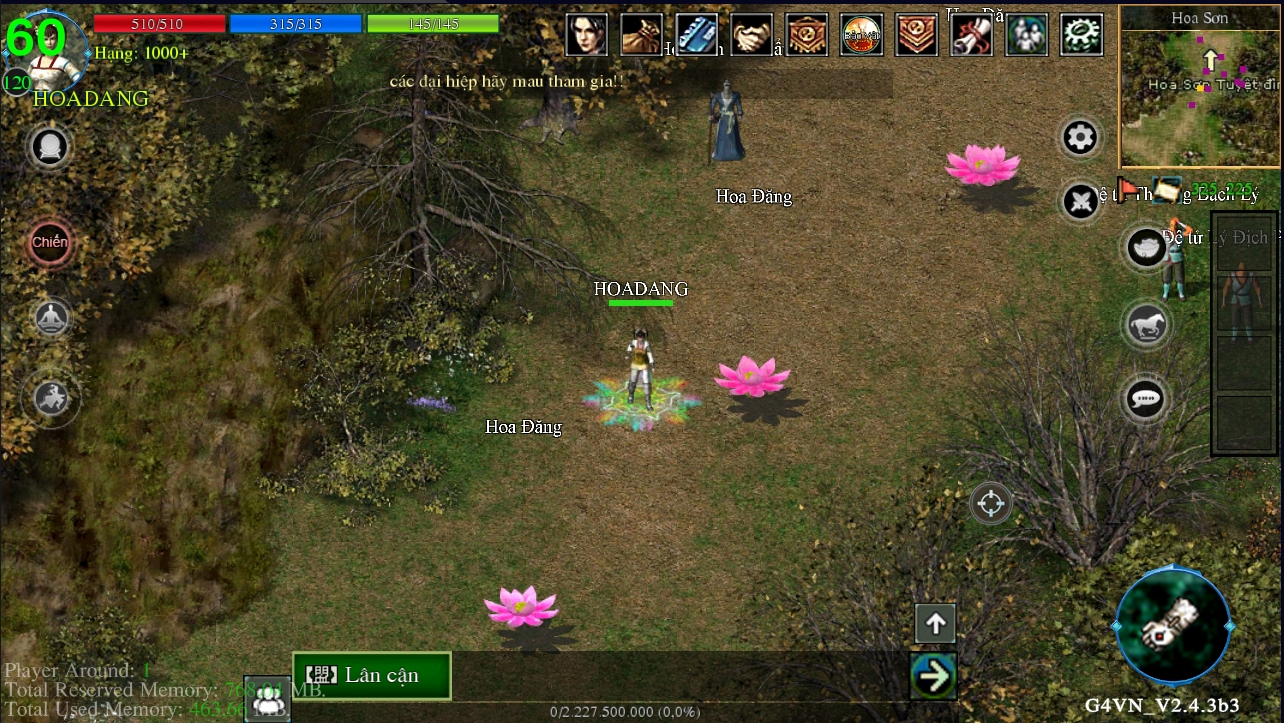Tap the crossed swords round button

[1080, 202]
